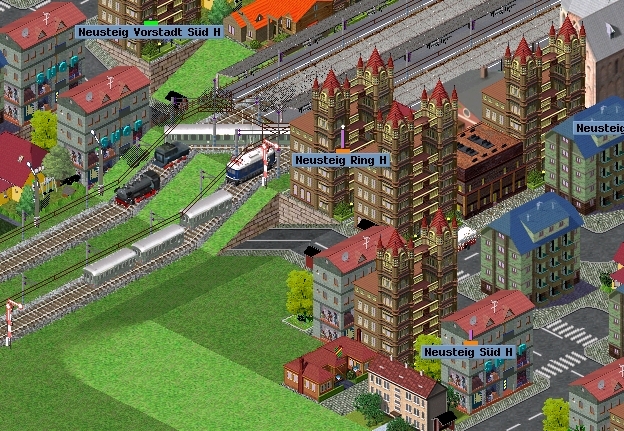This screenshot has width=624, height=431.
Task: Open the Neusteig Vorstadt Süd H station label
Action: pyautogui.click(x=149, y=32)
